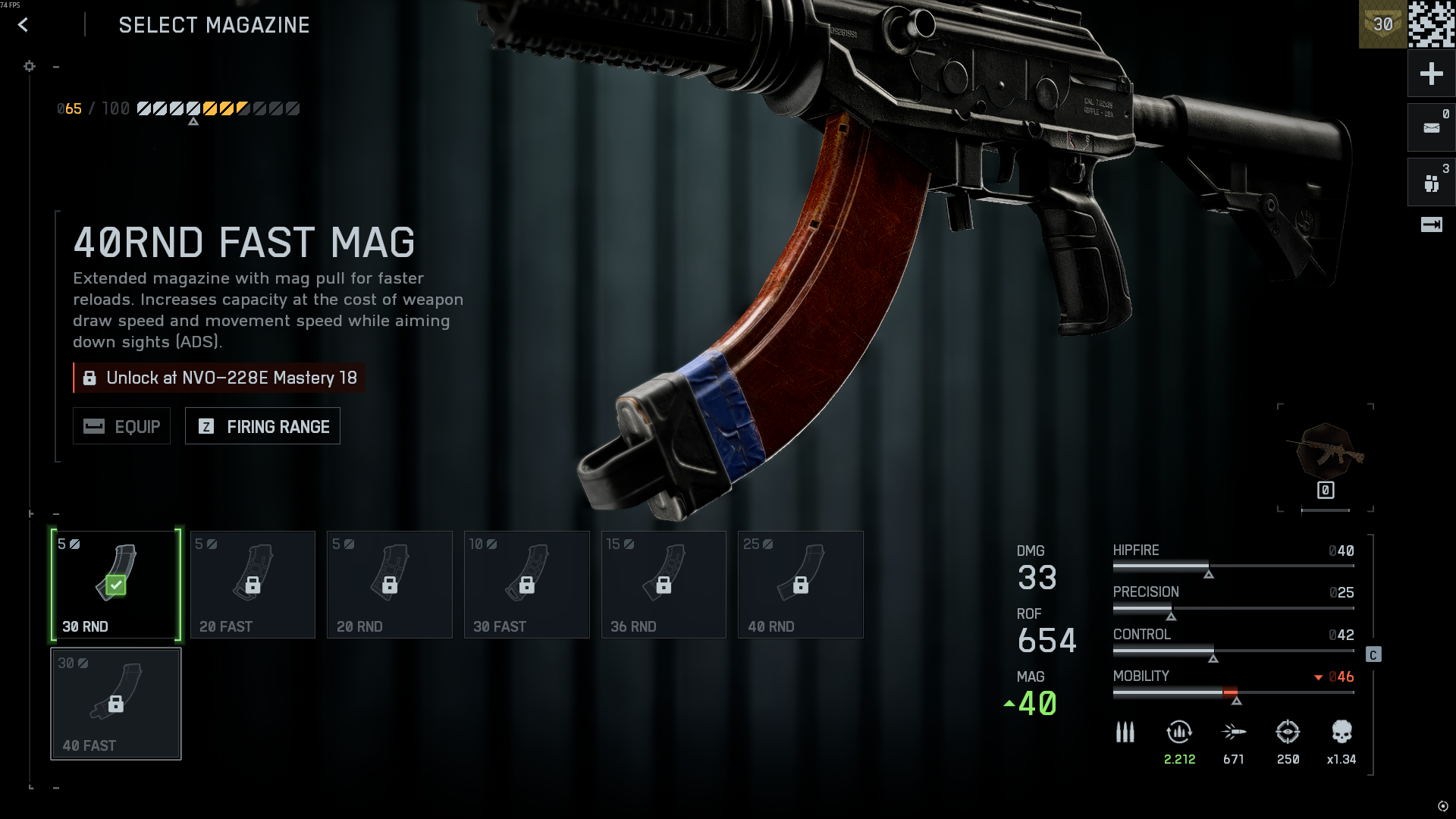Choose the 20 FAST magazine slot
Screen dimensions: 1456x819
pyautogui.click(x=253, y=585)
